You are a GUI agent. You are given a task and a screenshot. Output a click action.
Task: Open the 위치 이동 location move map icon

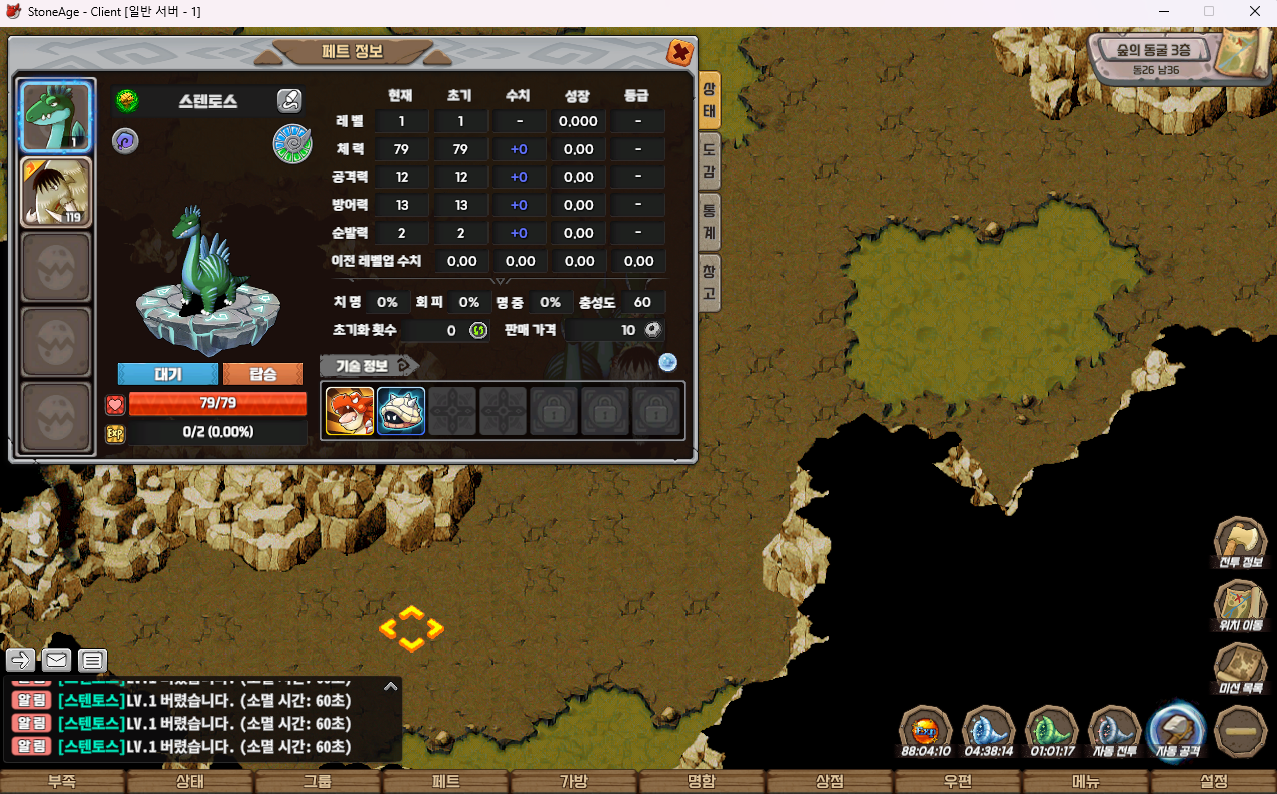[1240, 608]
